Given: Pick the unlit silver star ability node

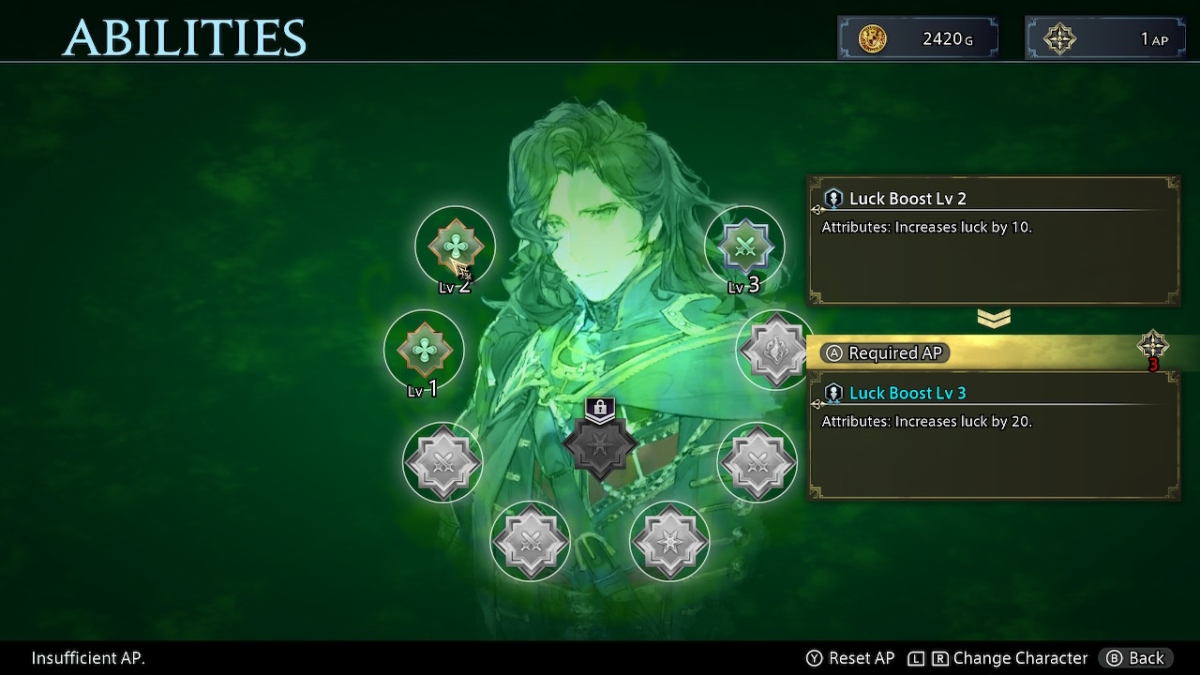Looking at the screenshot, I should 669,540.
